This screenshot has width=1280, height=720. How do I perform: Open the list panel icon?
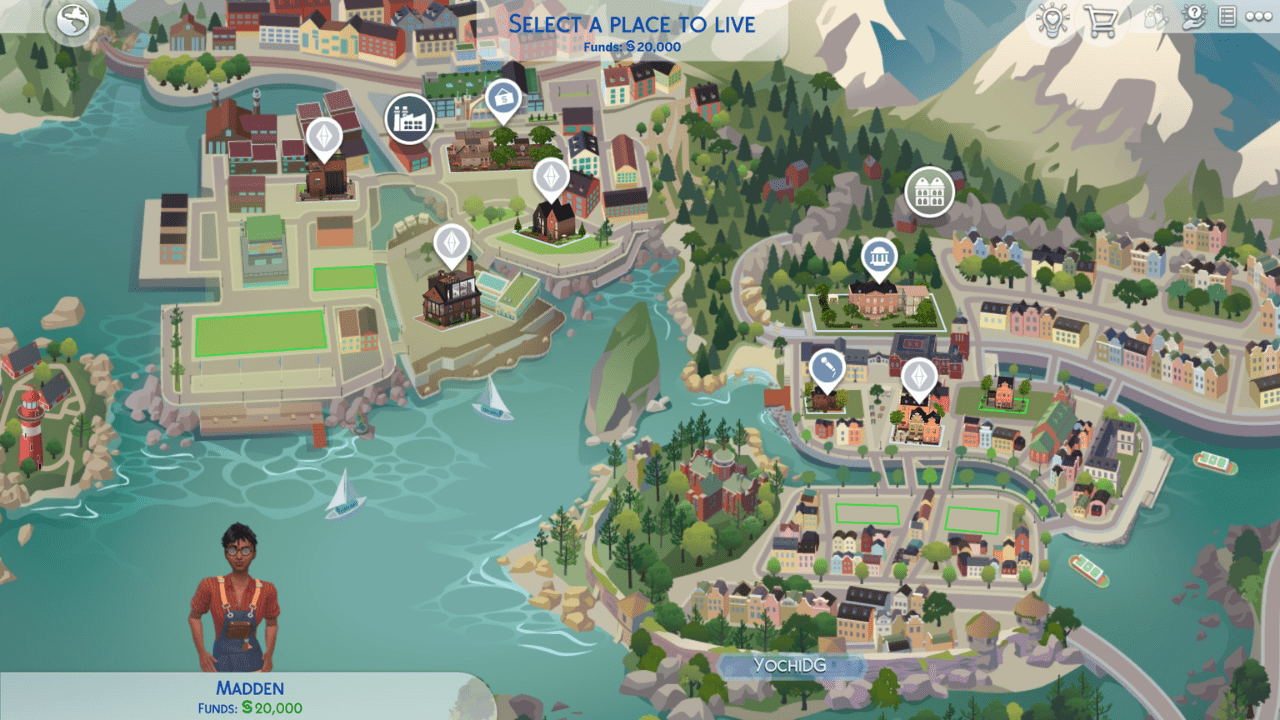coord(1227,17)
